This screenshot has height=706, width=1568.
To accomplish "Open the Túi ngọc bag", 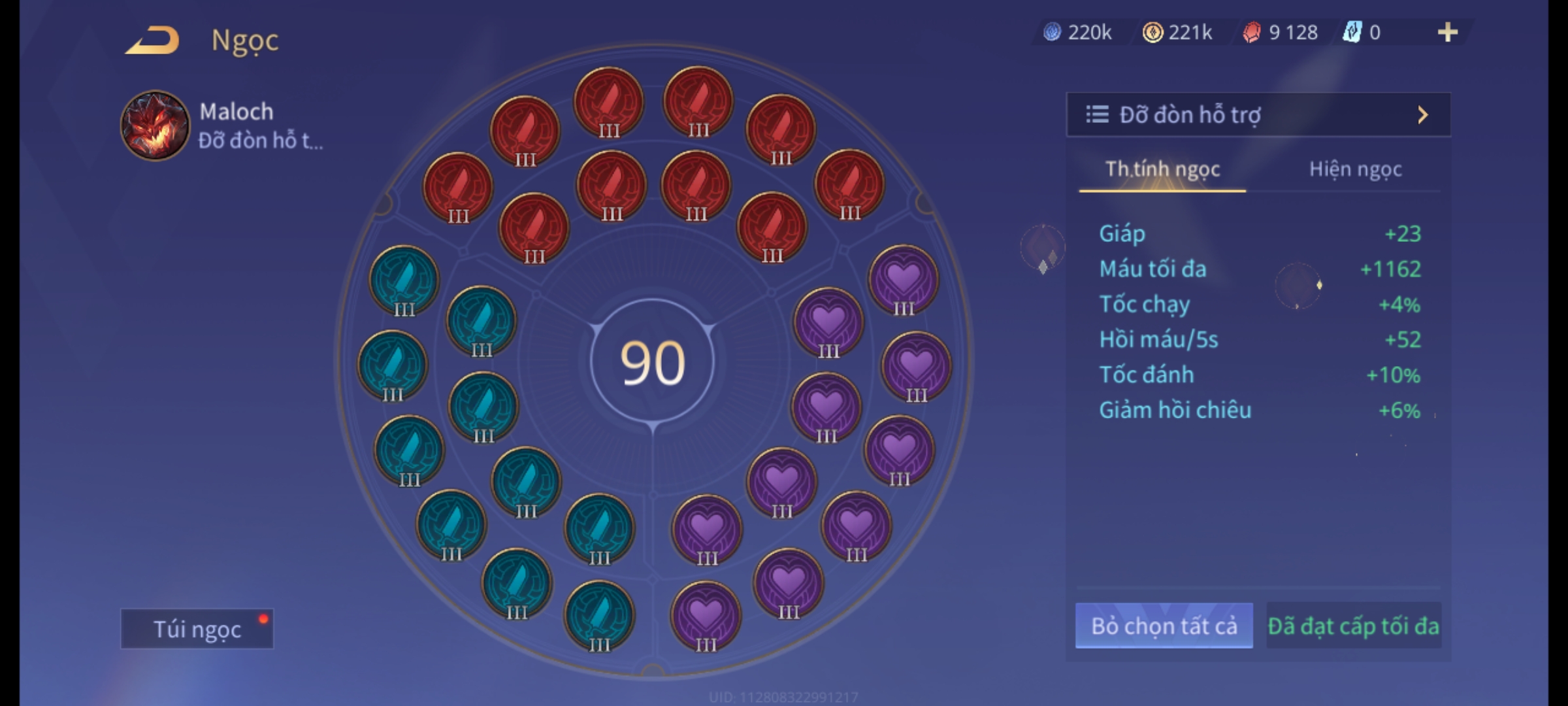I will tap(197, 629).
